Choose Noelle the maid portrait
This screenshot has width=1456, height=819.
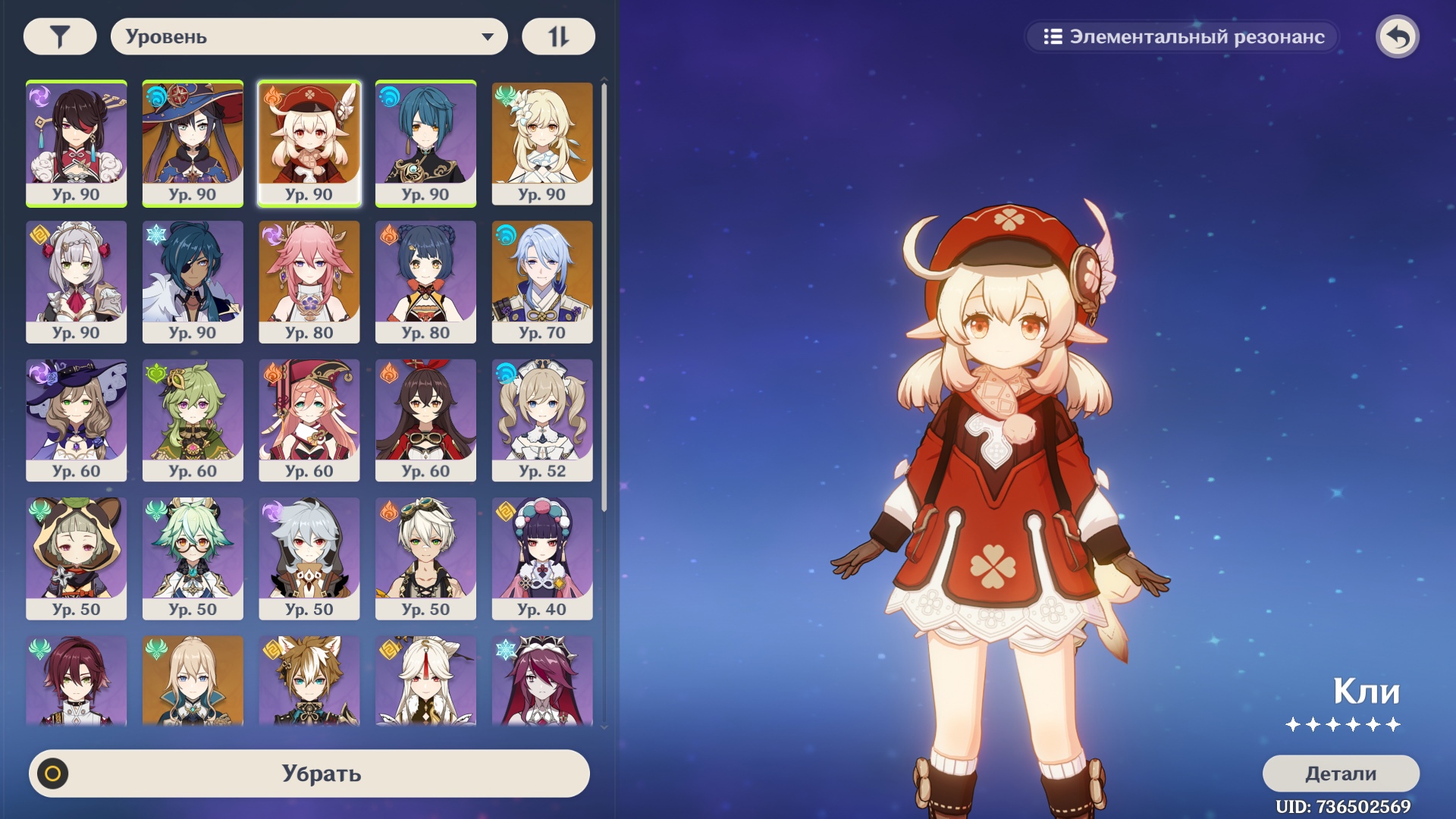click(x=77, y=281)
